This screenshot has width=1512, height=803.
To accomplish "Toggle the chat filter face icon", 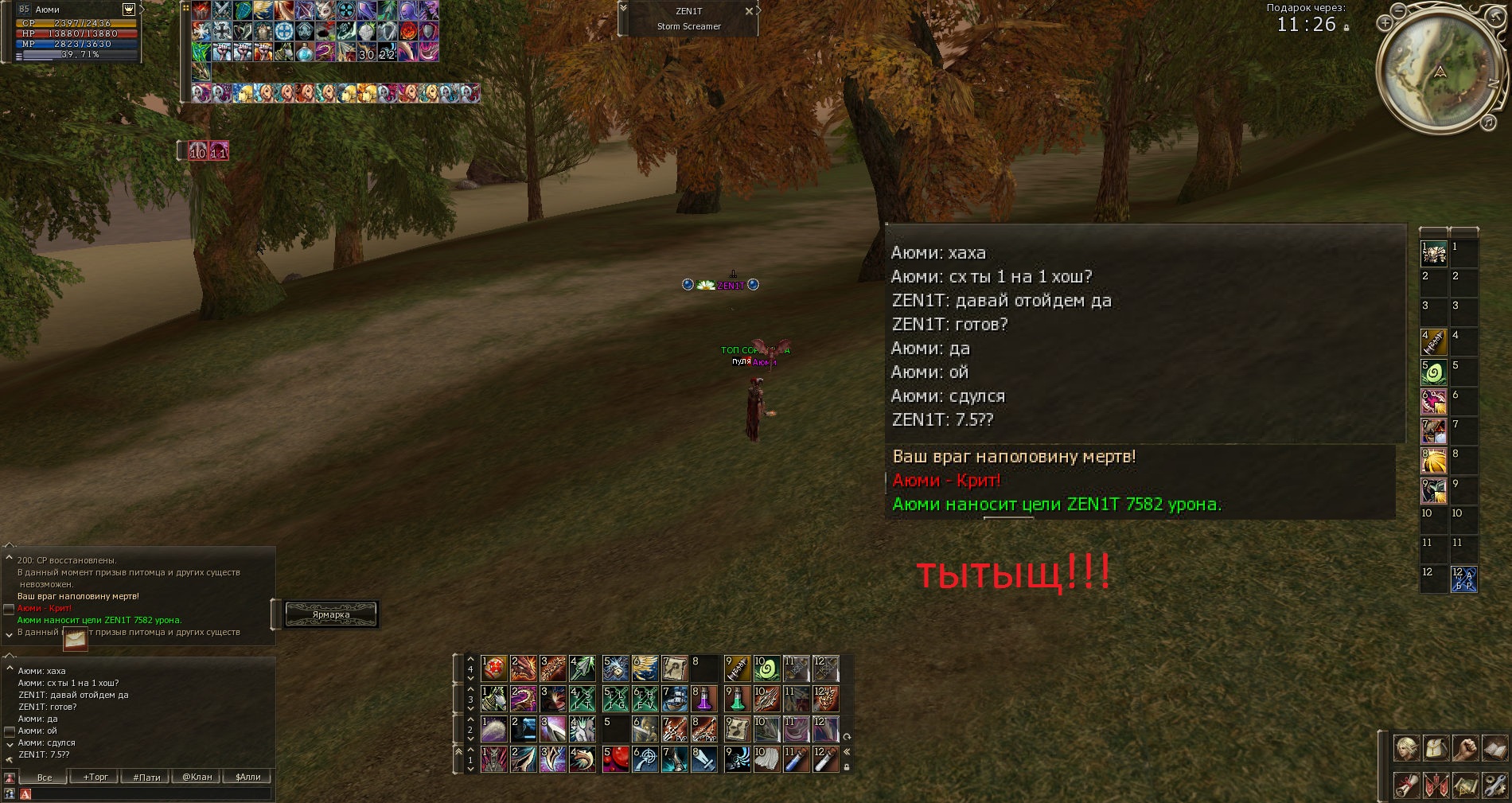I will point(10,778).
